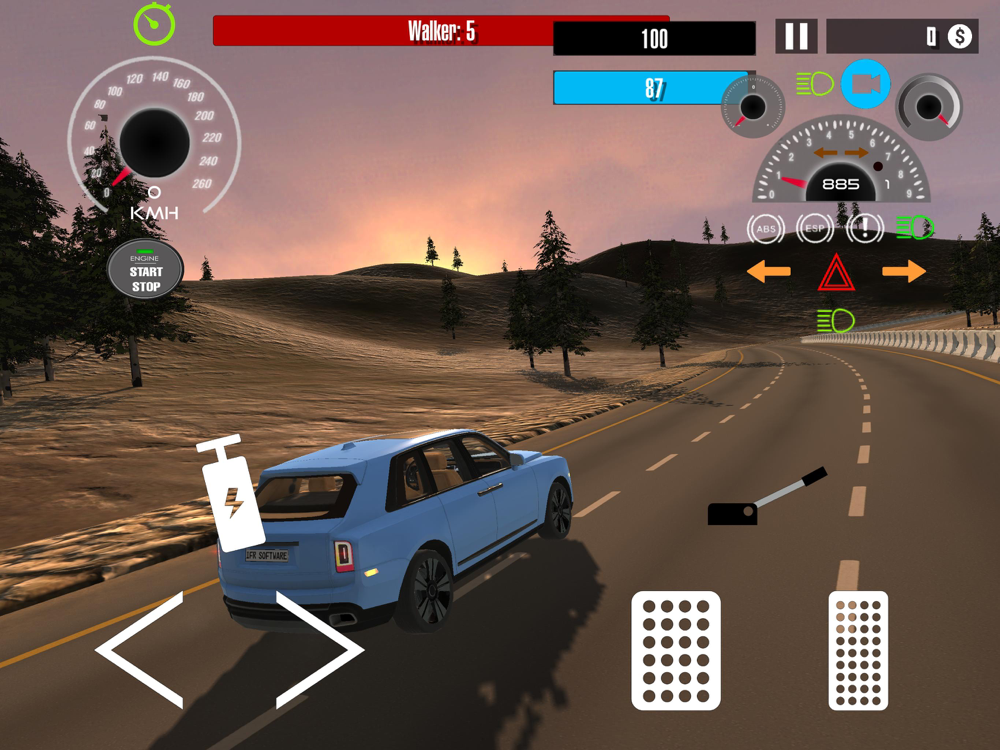Viewport: 1000px width, 750px height.
Task: Toggle the ABS indicator
Action: point(766,229)
